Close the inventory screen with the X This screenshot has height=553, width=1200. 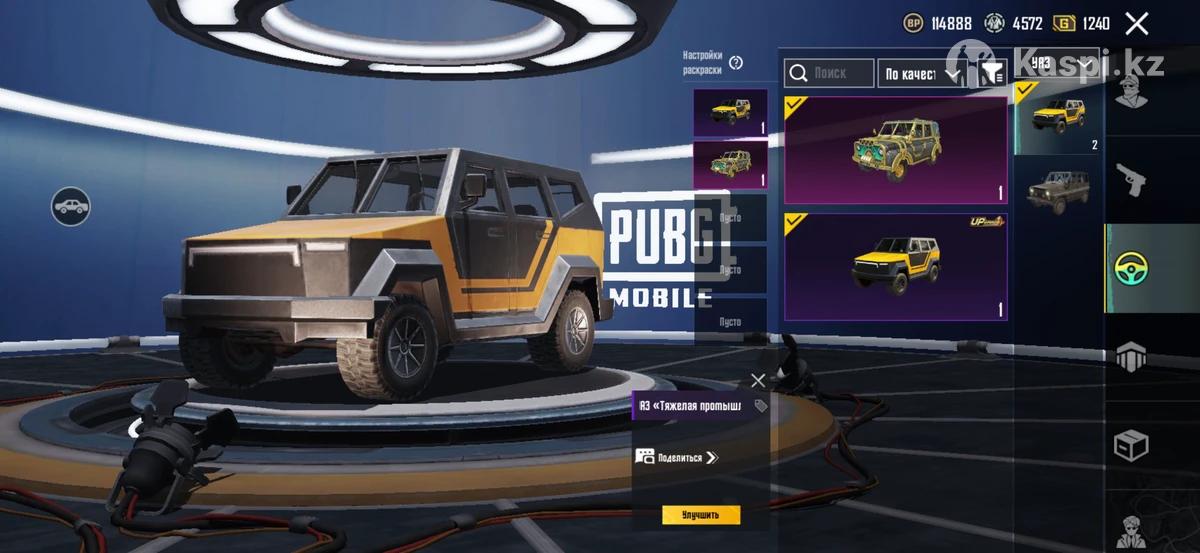pos(1136,24)
